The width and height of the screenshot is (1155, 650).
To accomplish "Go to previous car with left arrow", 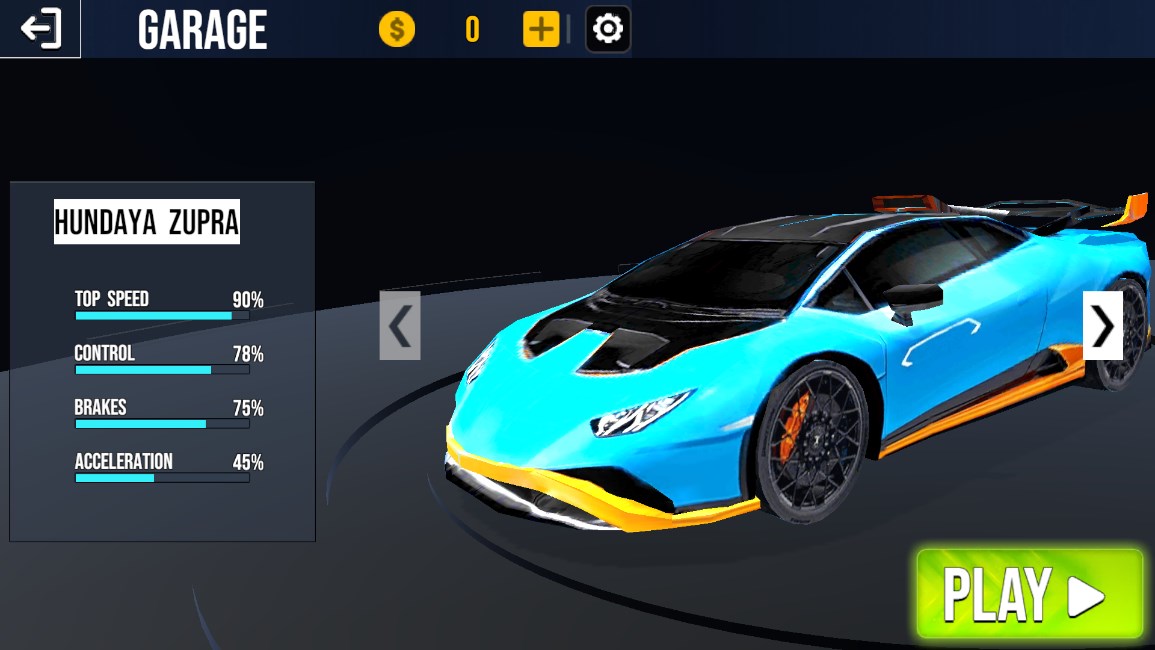I will coord(400,325).
